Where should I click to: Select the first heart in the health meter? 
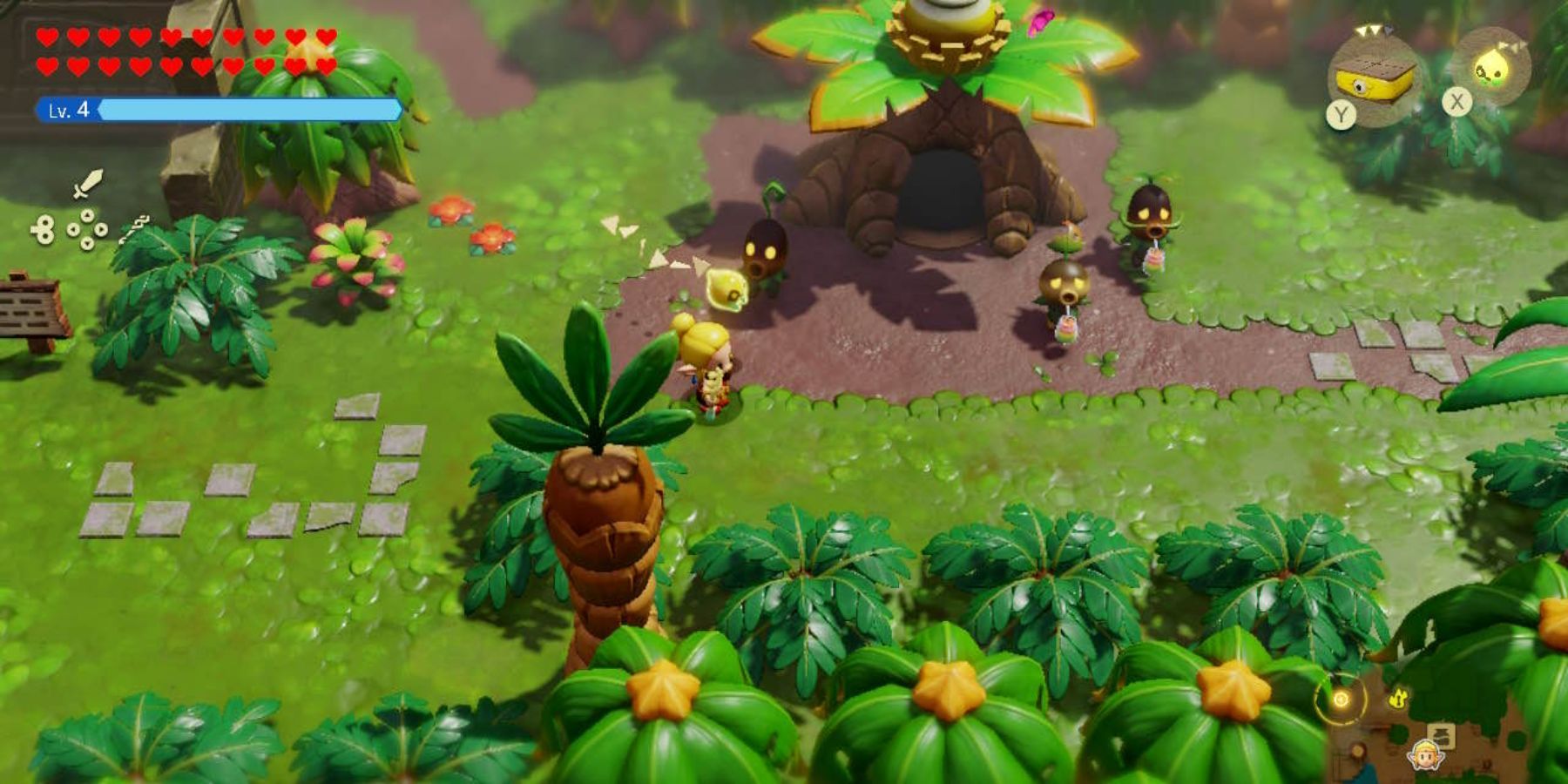[x=48, y=35]
